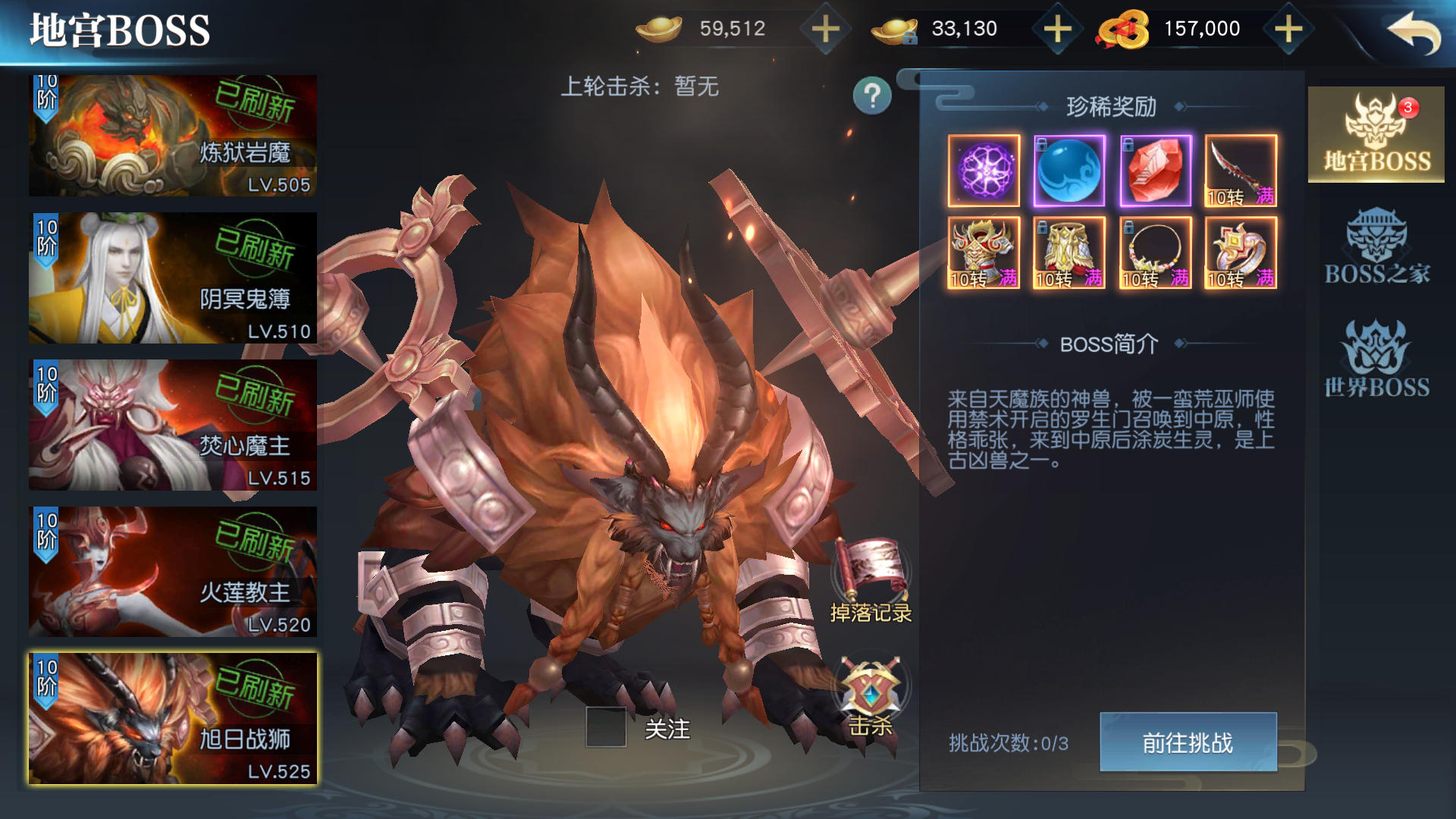
Task: Open the 掉落记录 drop records
Action: coord(871,580)
